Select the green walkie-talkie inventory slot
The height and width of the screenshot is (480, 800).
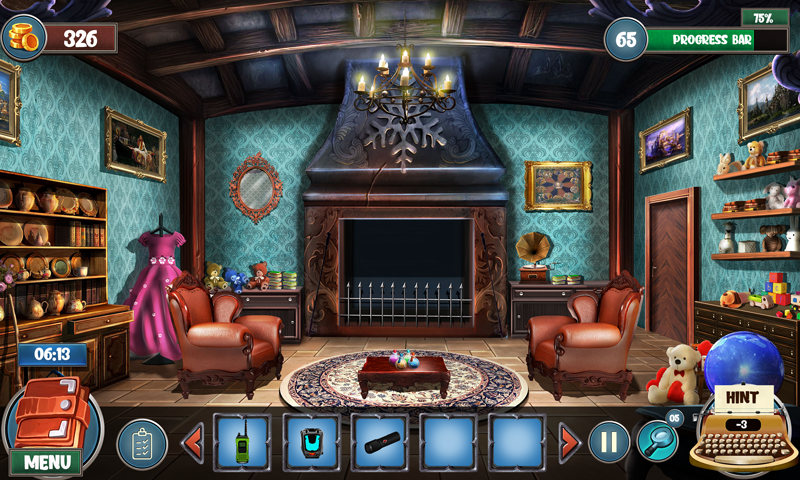point(242,442)
